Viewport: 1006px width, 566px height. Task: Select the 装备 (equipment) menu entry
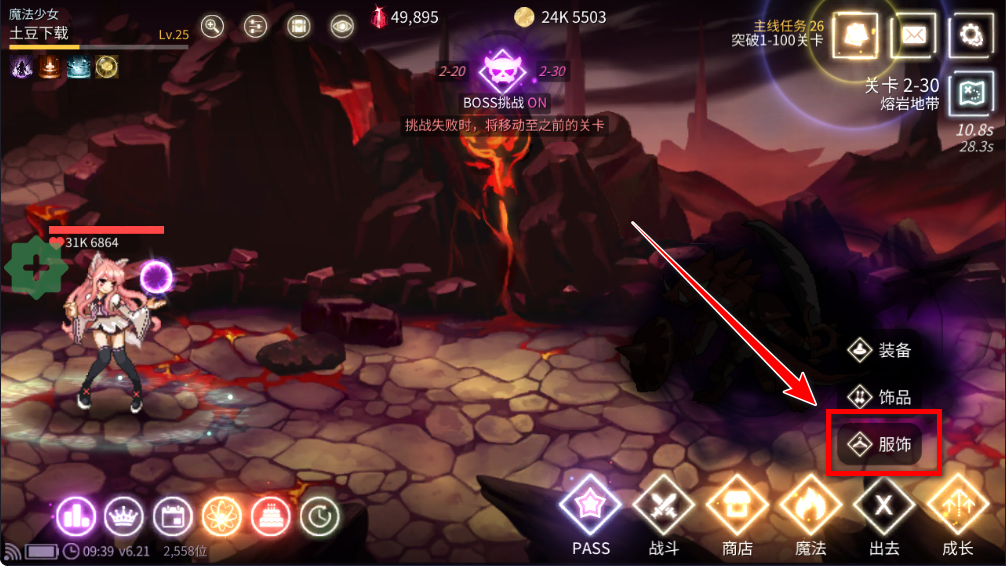(x=881, y=350)
